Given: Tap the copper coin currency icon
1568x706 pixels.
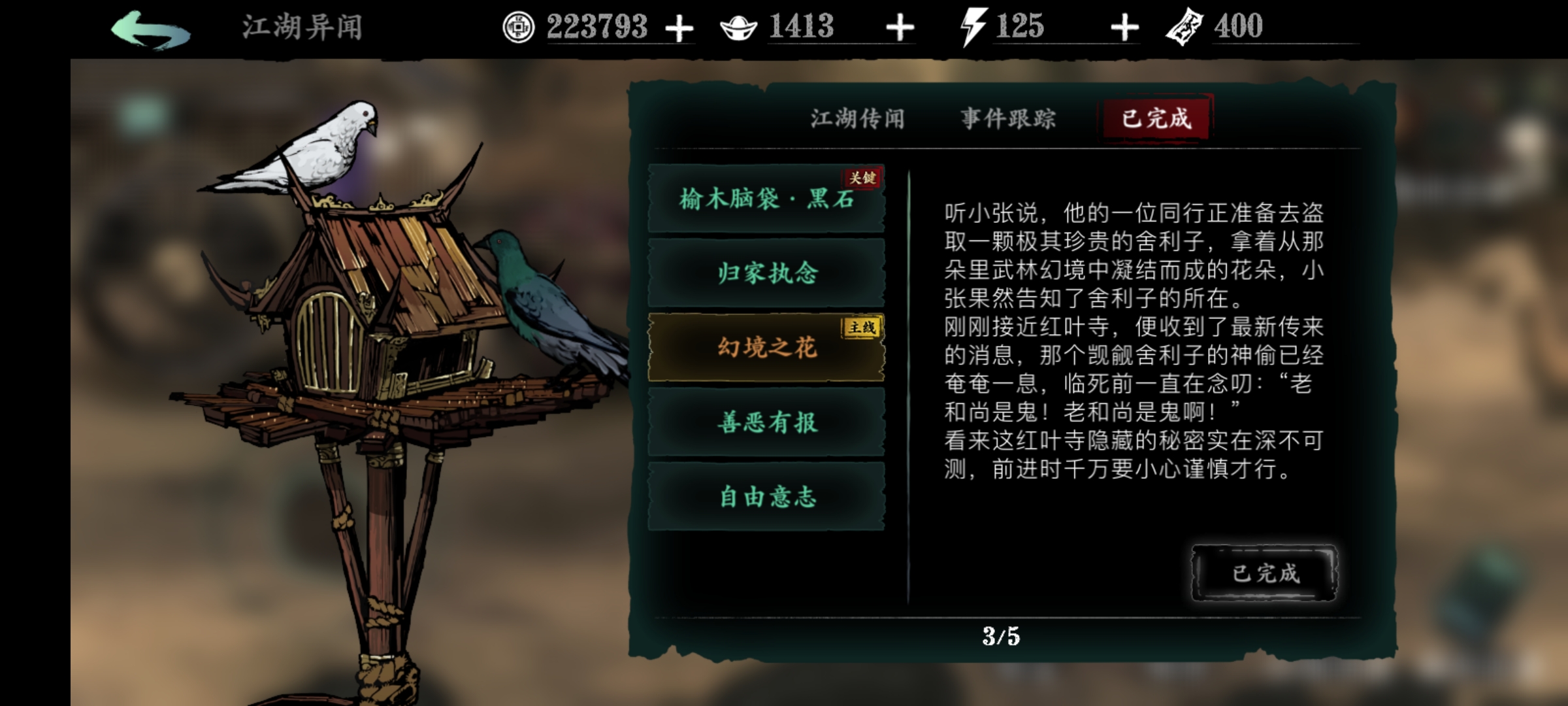Looking at the screenshot, I should click(518, 27).
